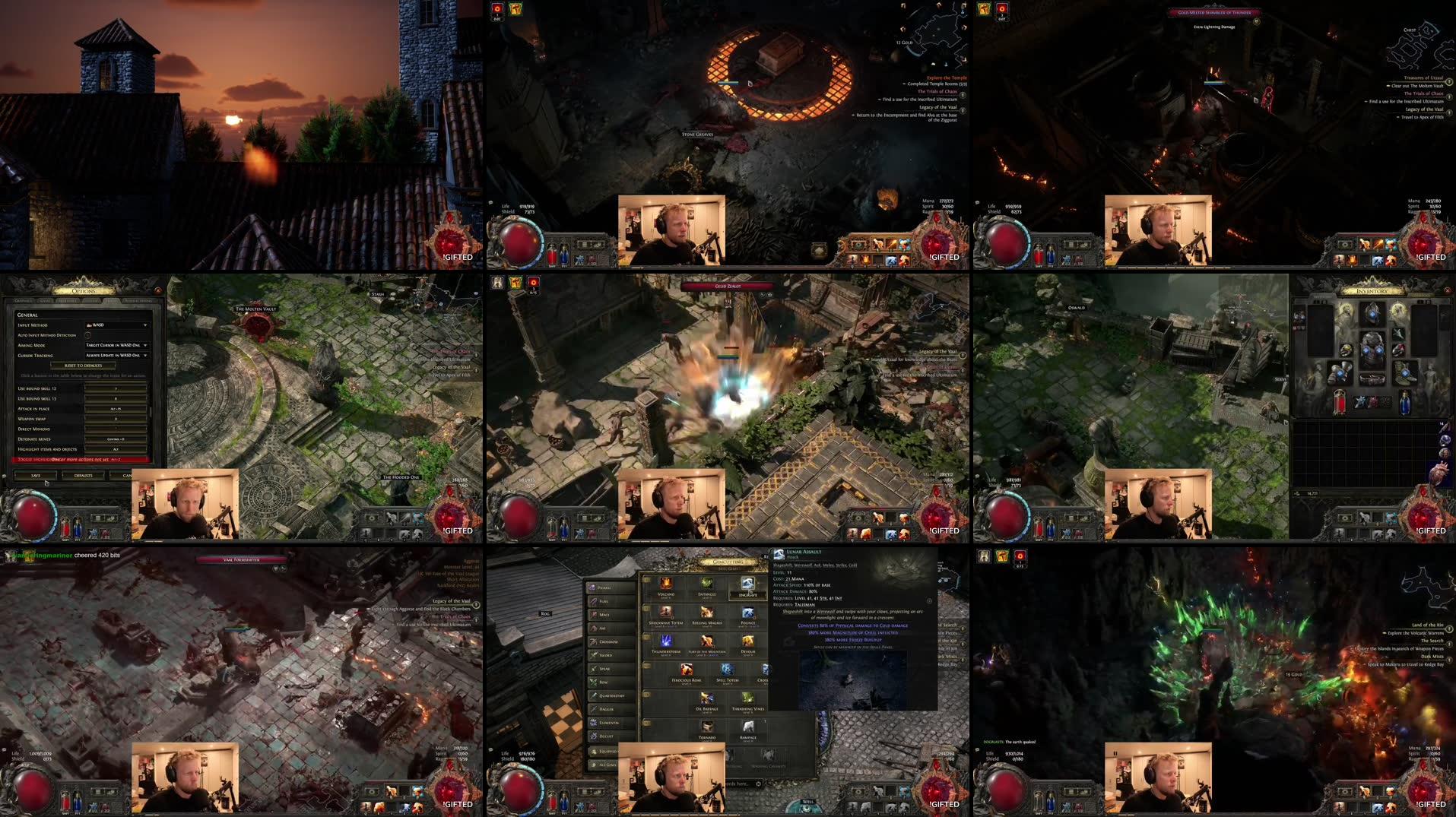Image resolution: width=1456 pixels, height=817 pixels.
Task: Open the Aiming Mode dropdown
Action: (x=118, y=345)
